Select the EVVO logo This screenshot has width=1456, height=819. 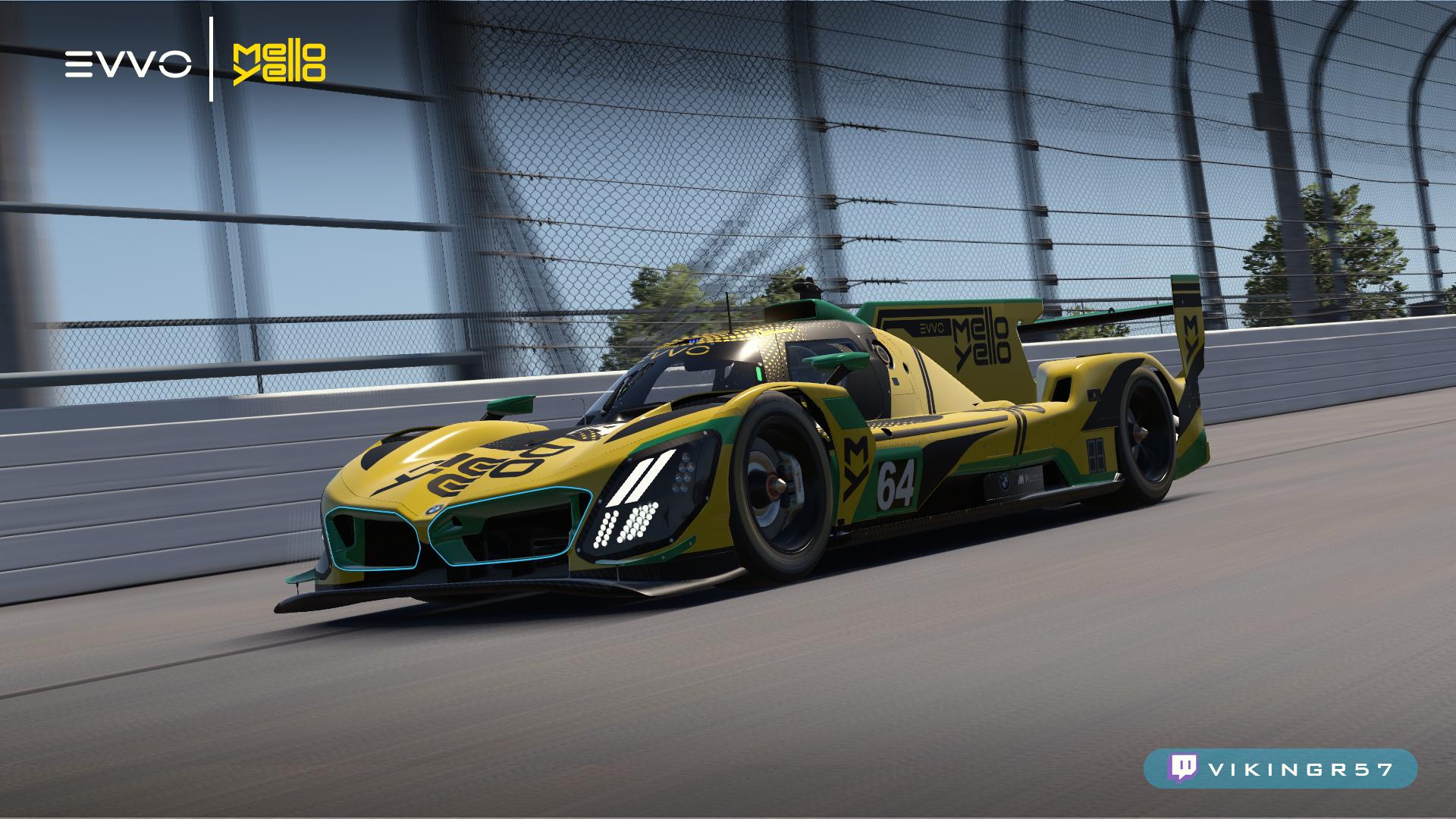coord(127,64)
